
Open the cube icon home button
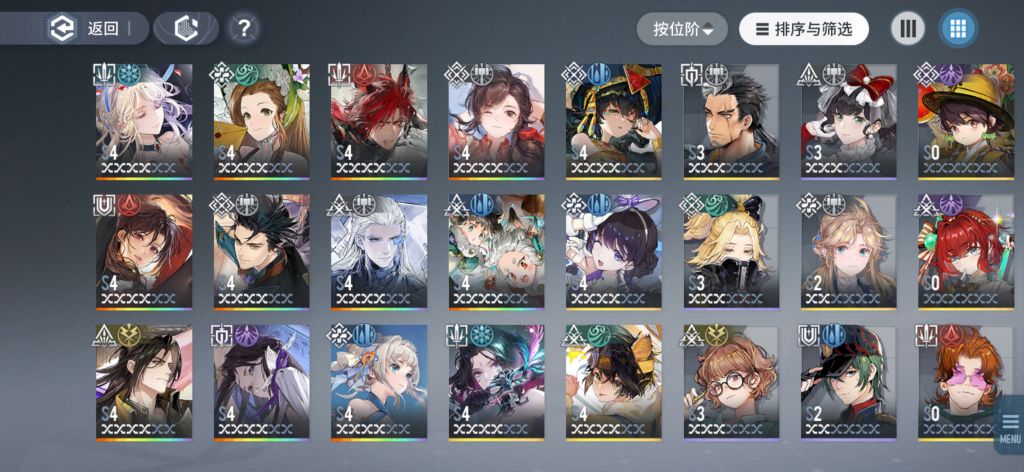[x=187, y=29]
